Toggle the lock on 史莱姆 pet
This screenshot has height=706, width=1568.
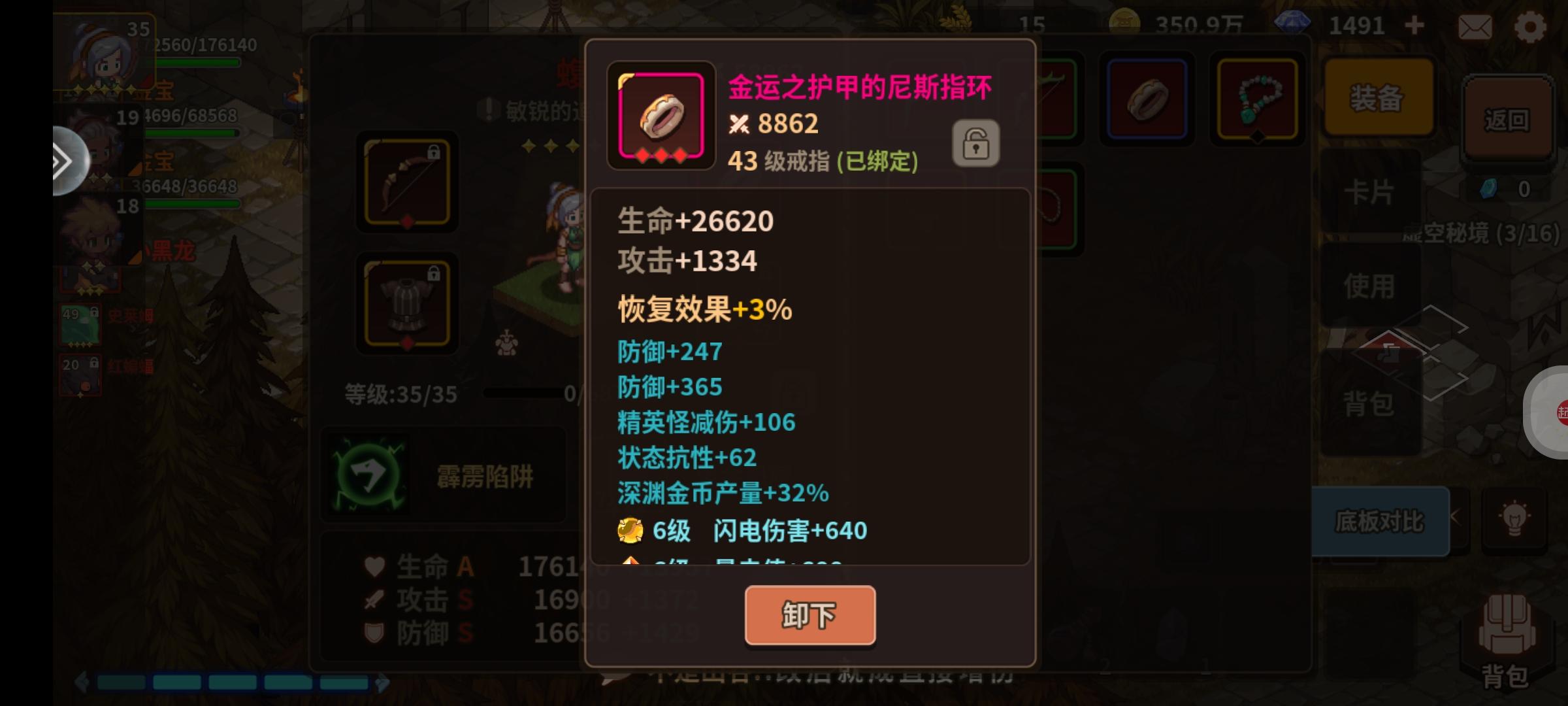pyautogui.click(x=94, y=312)
